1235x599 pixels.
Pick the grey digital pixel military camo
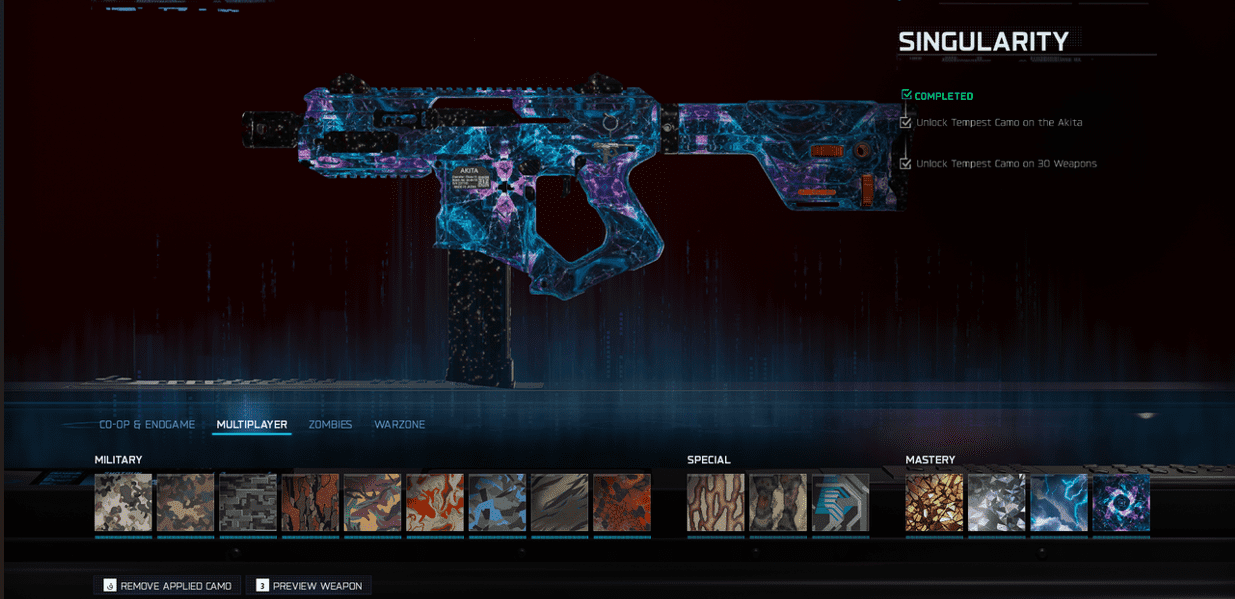[248, 502]
